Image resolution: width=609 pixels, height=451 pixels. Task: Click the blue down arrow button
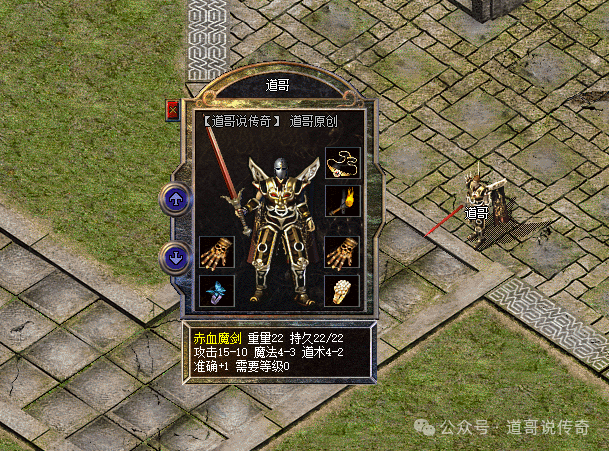pyautogui.click(x=176, y=258)
